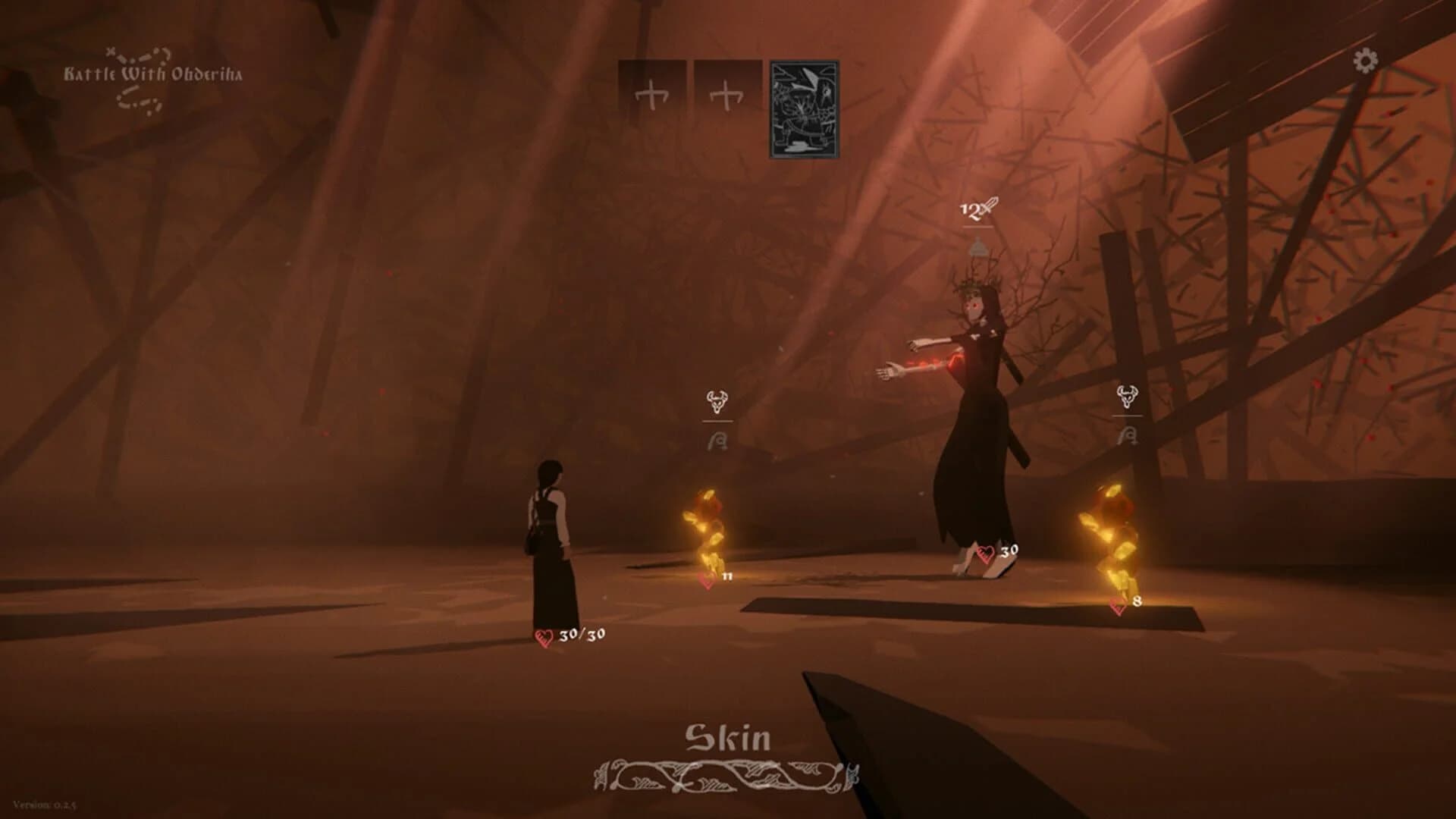Click the boss's heart icon showing 30
Viewport: 1456px width, 819px height.
[x=986, y=552]
